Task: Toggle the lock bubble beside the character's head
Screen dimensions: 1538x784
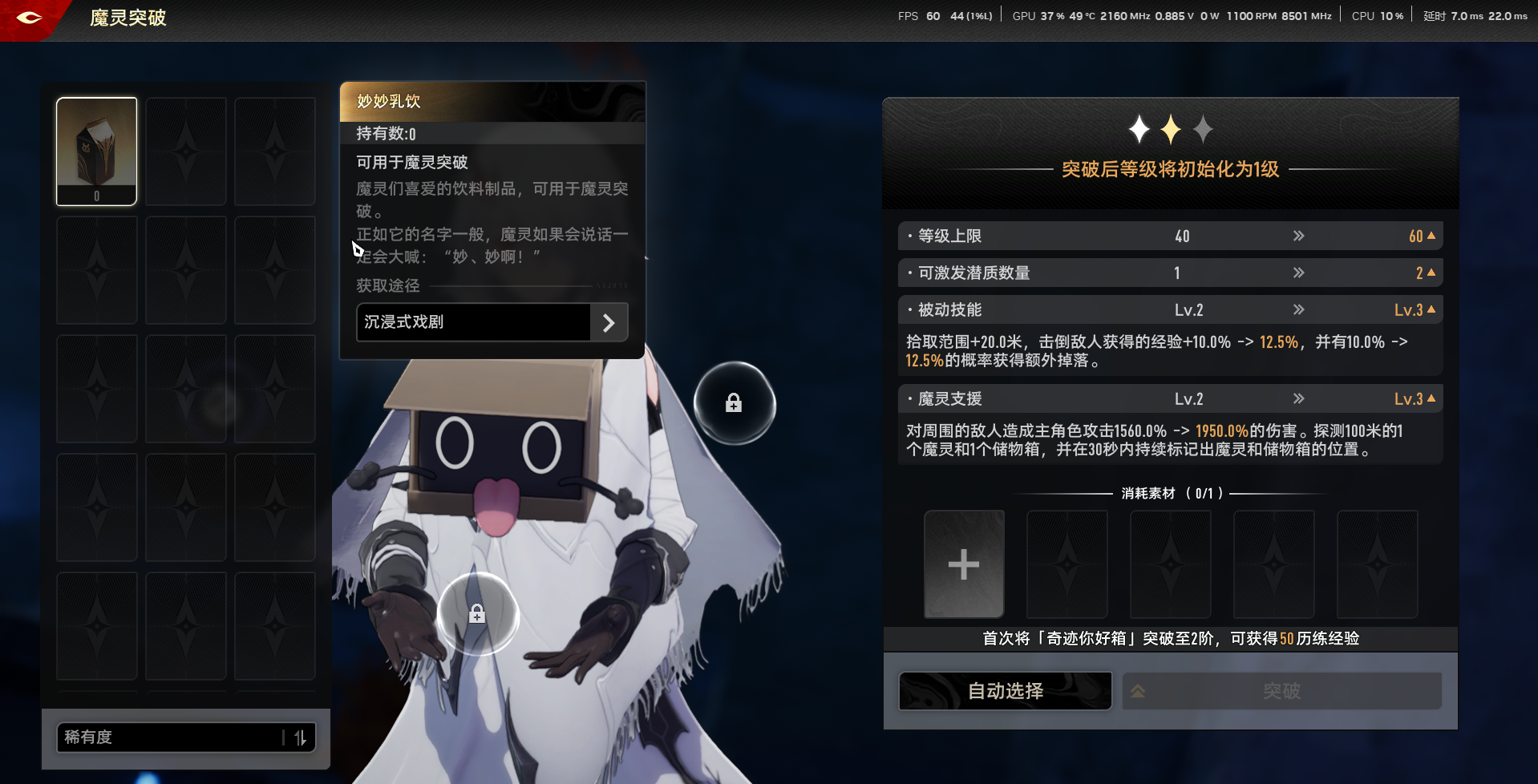Action: click(x=735, y=403)
